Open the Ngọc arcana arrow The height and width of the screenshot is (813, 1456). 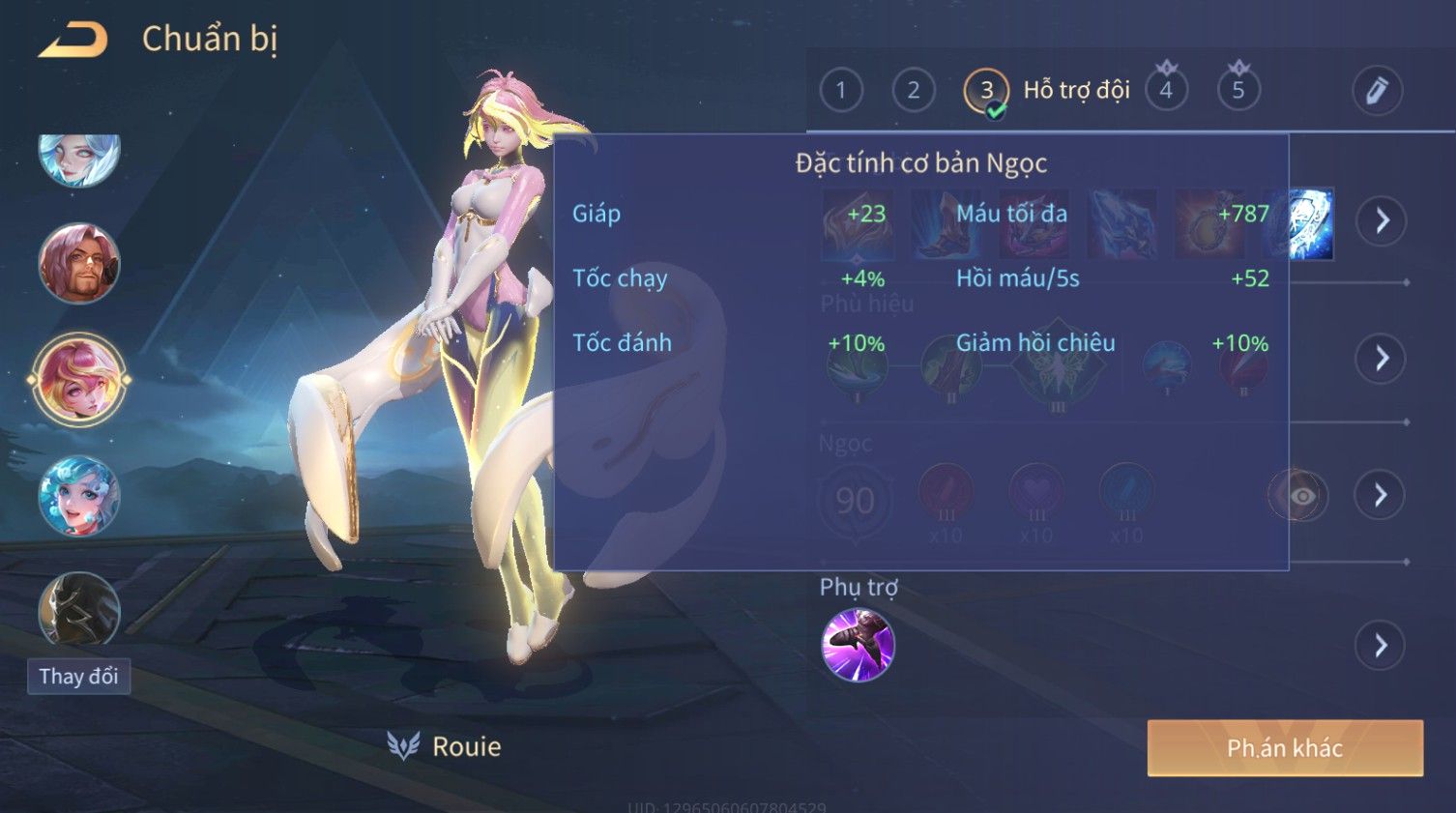click(1382, 495)
